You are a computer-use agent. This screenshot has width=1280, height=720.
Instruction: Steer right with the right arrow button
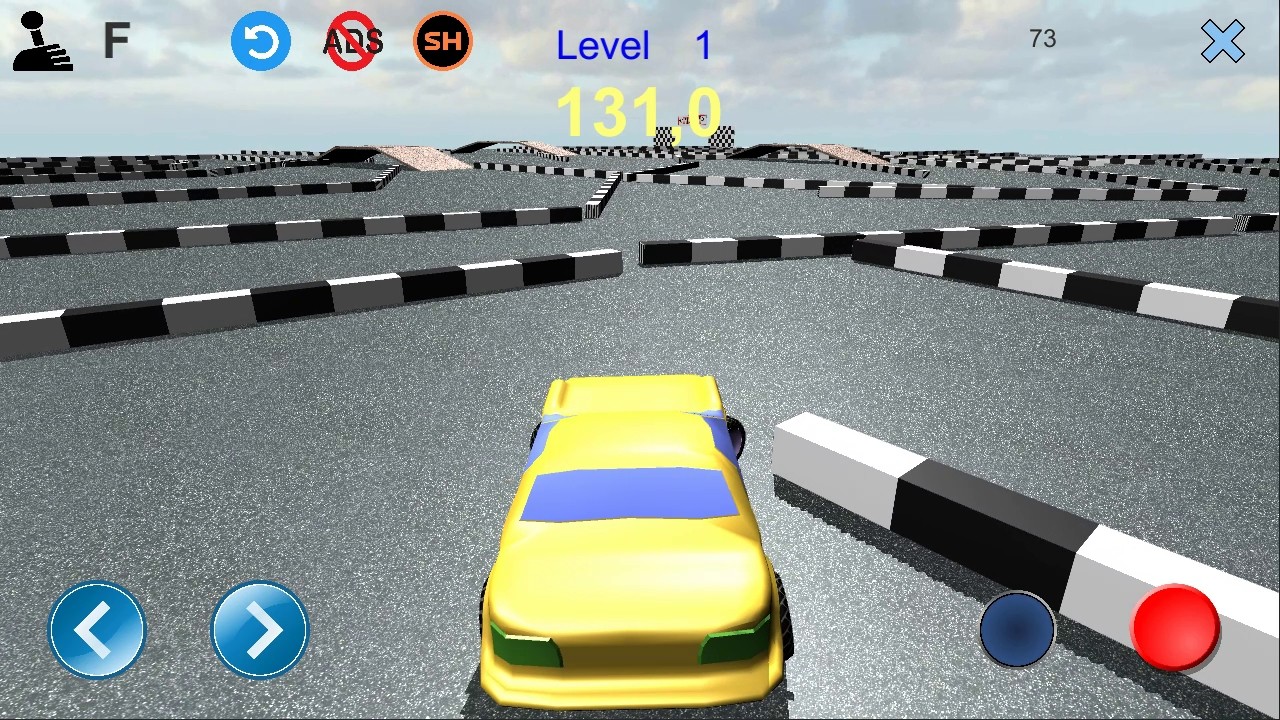pyautogui.click(x=260, y=630)
